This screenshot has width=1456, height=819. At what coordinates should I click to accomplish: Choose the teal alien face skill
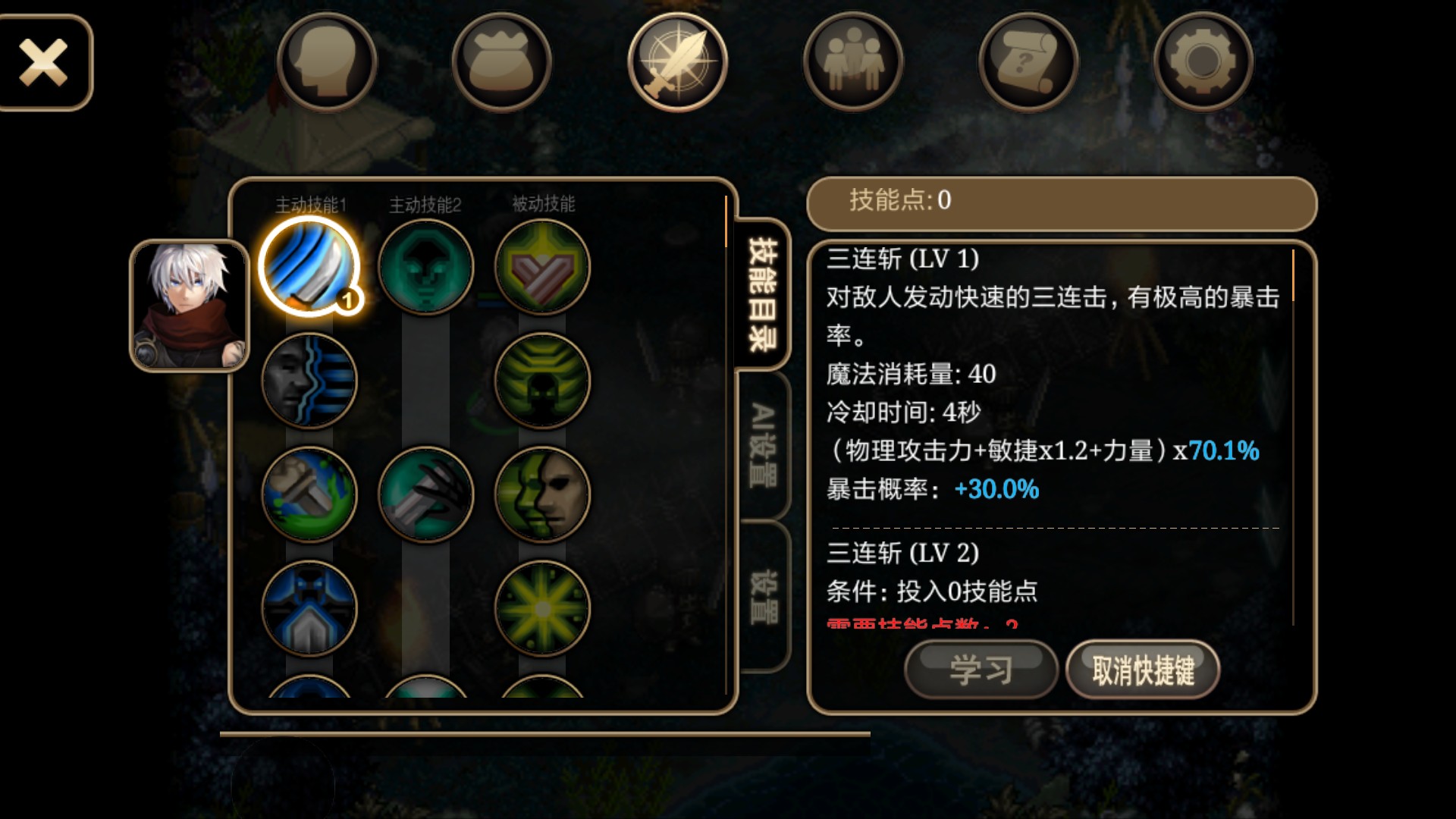pos(425,266)
